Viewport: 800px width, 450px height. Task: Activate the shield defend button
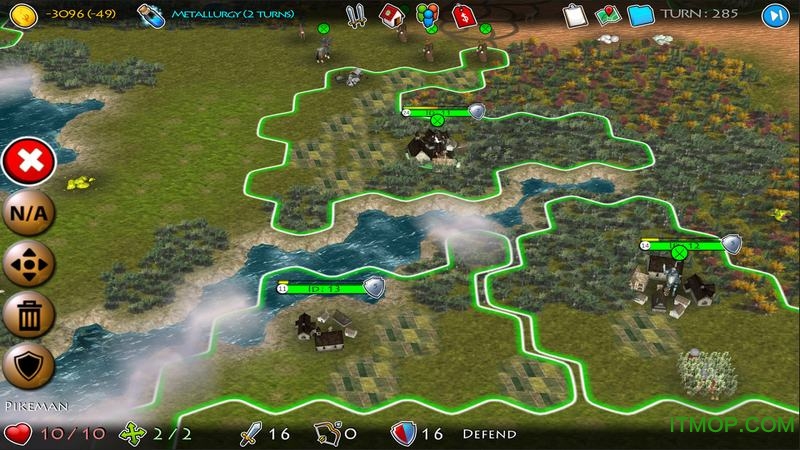[x=28, y=368]
